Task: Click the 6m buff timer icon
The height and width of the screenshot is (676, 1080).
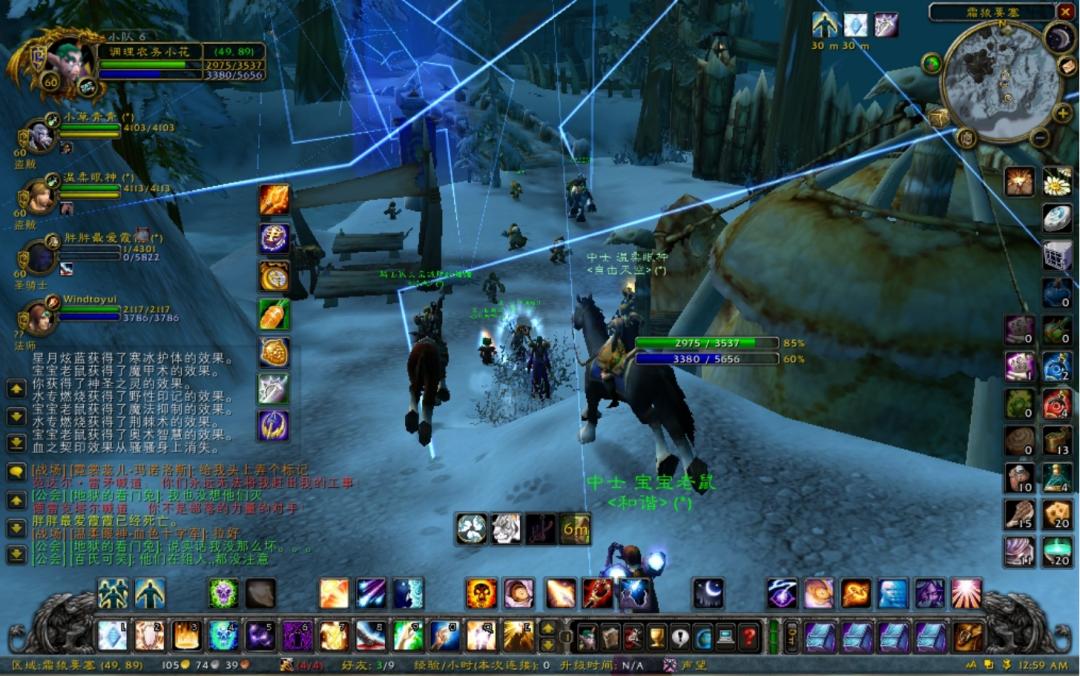Action: (575, 529)
